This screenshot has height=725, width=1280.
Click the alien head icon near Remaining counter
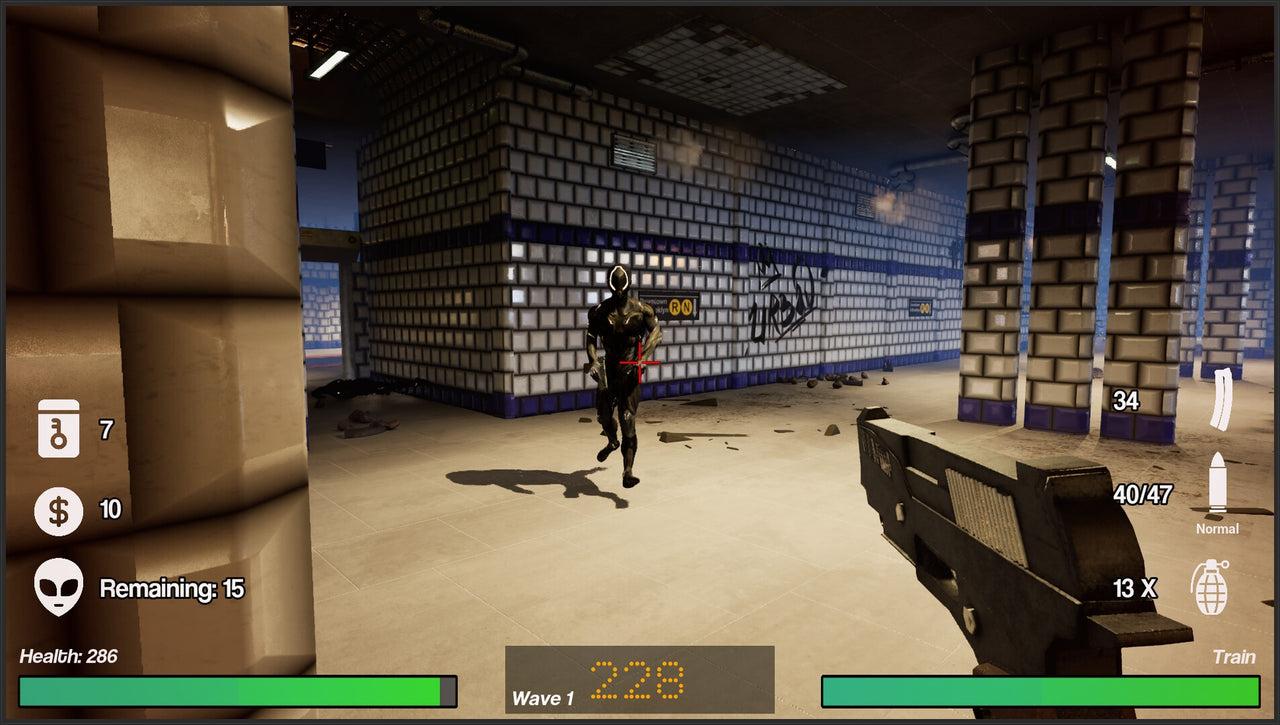point(57,588)
